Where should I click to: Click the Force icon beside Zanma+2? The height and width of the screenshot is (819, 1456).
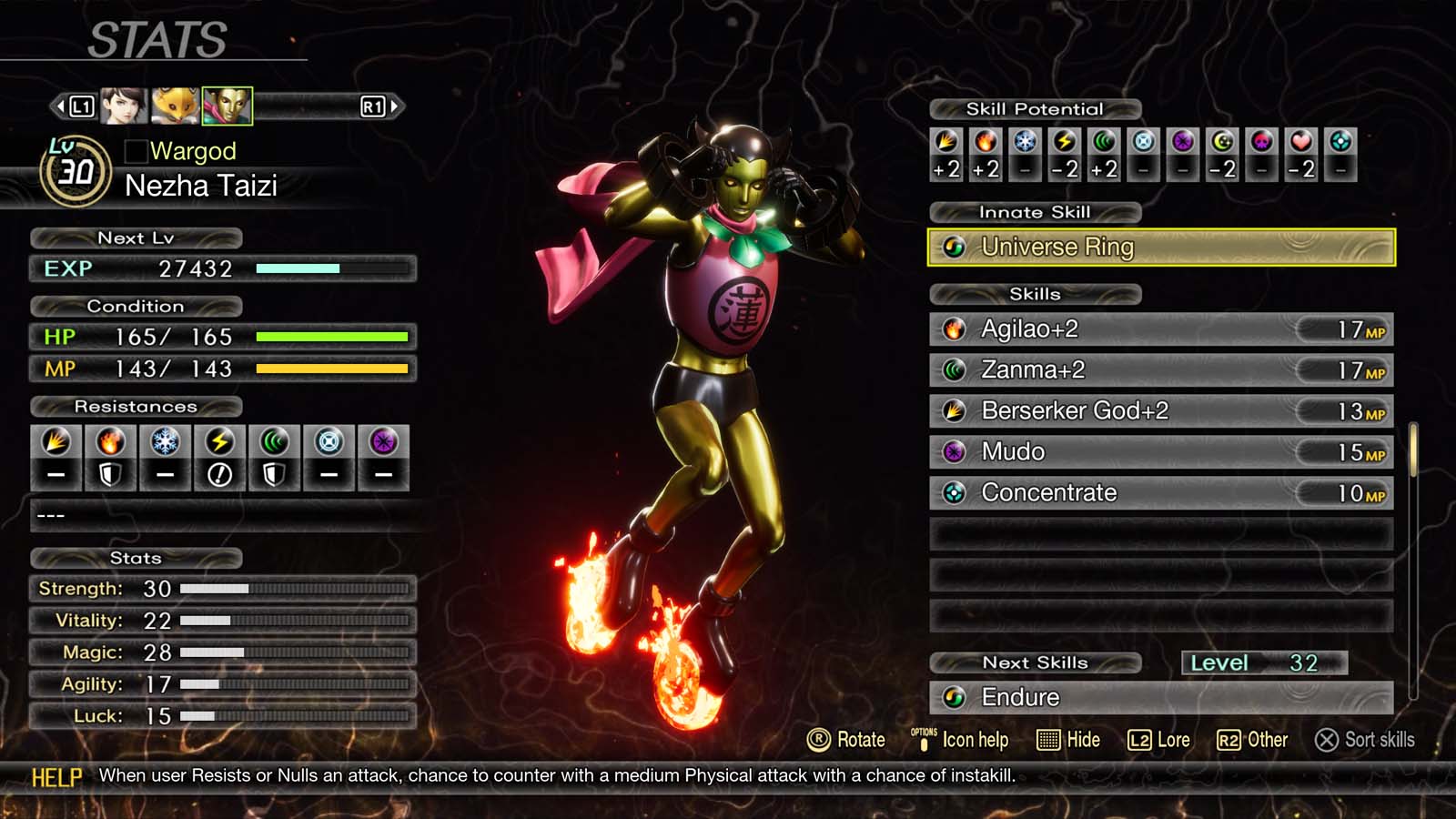click(x=955, y=370)
